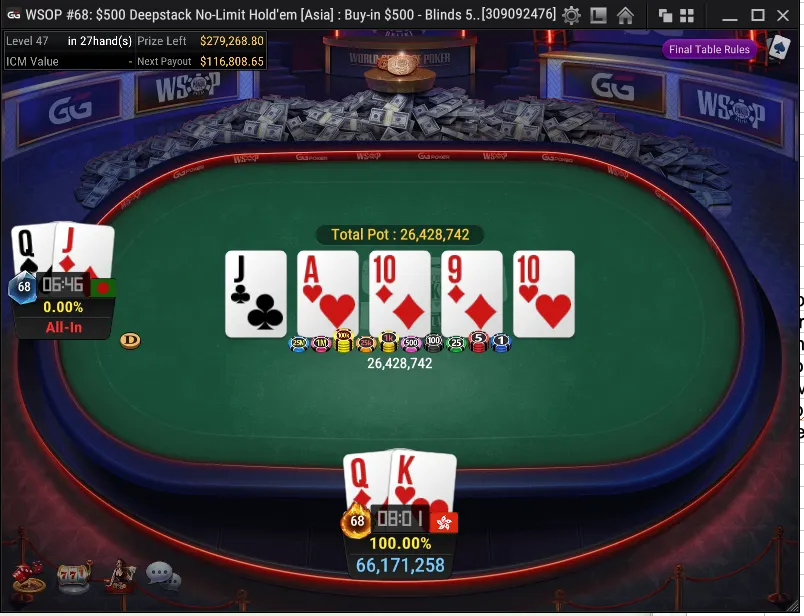Click the home lobby icon
This screenshot has height=616, width=804.
click(x=625, y=15)
